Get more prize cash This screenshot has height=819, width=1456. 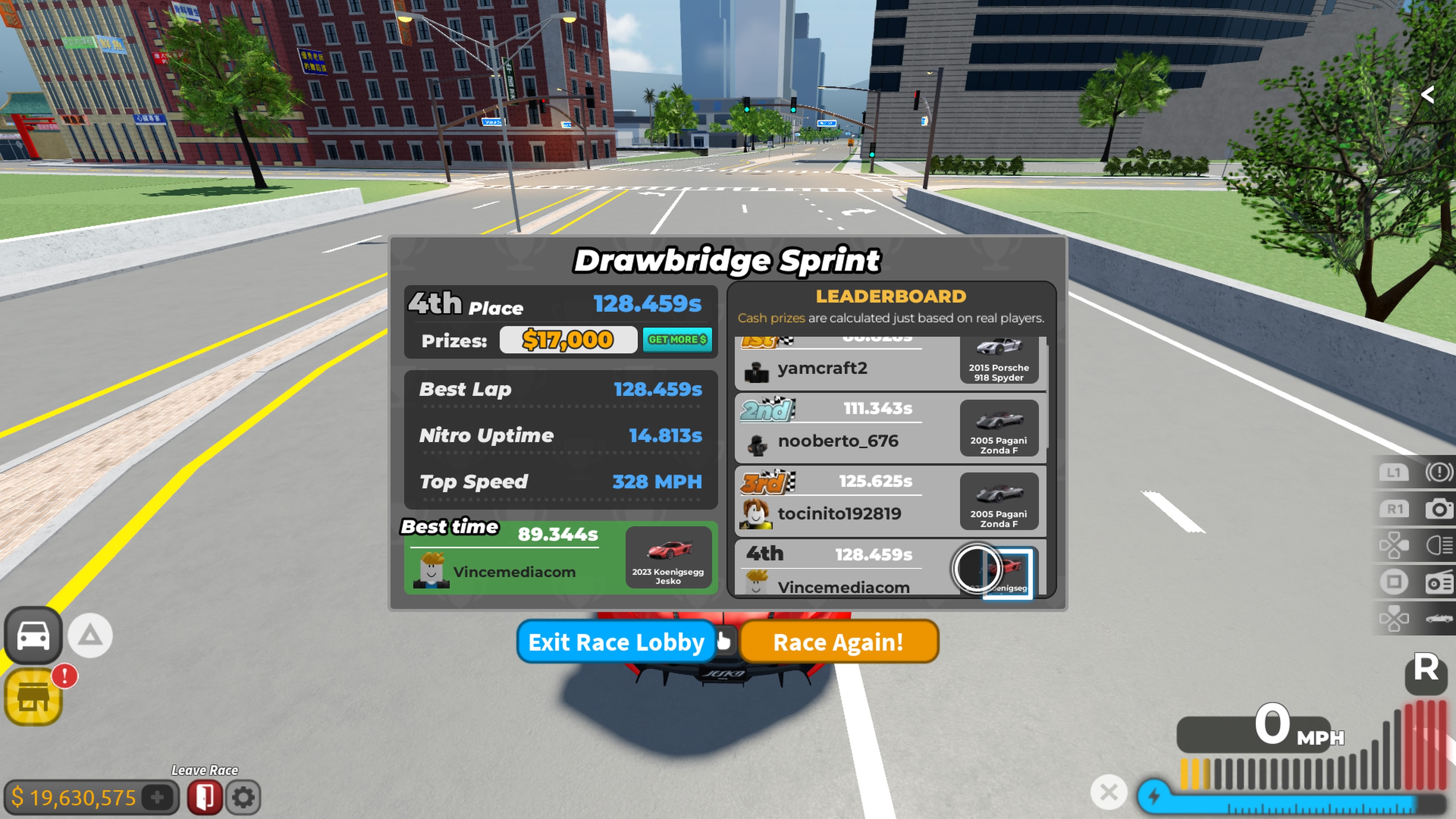click(x=676, y=340)
